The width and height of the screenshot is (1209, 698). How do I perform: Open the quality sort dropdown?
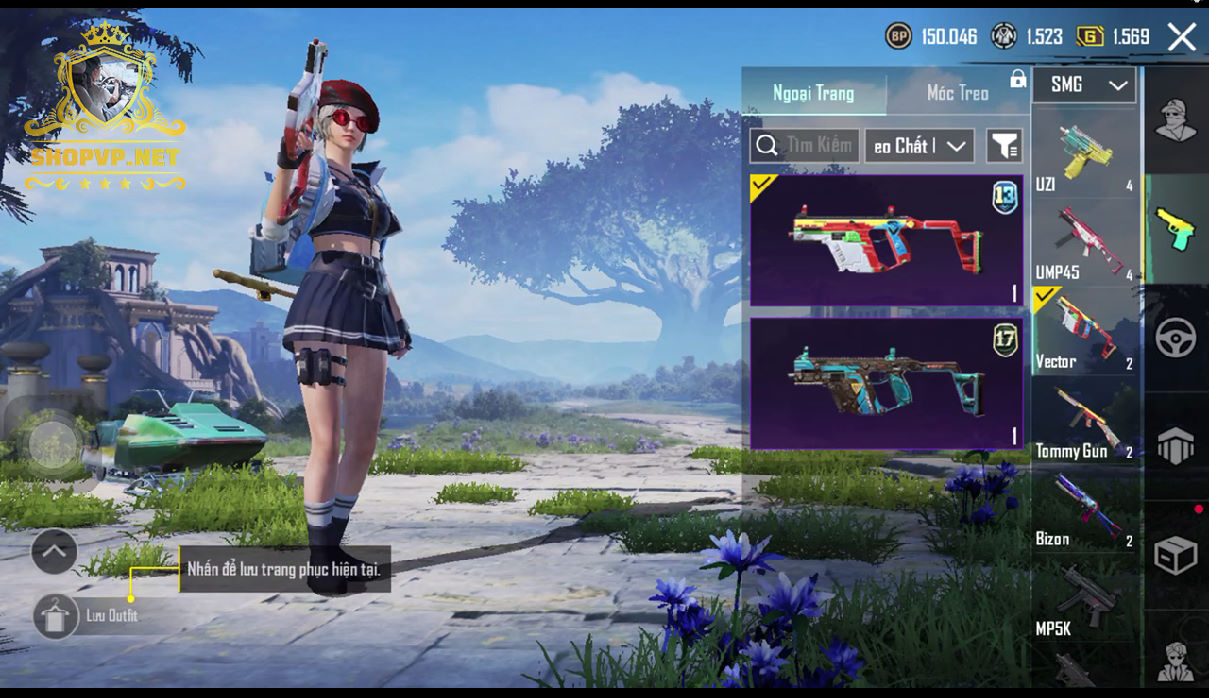coord(919,146)
